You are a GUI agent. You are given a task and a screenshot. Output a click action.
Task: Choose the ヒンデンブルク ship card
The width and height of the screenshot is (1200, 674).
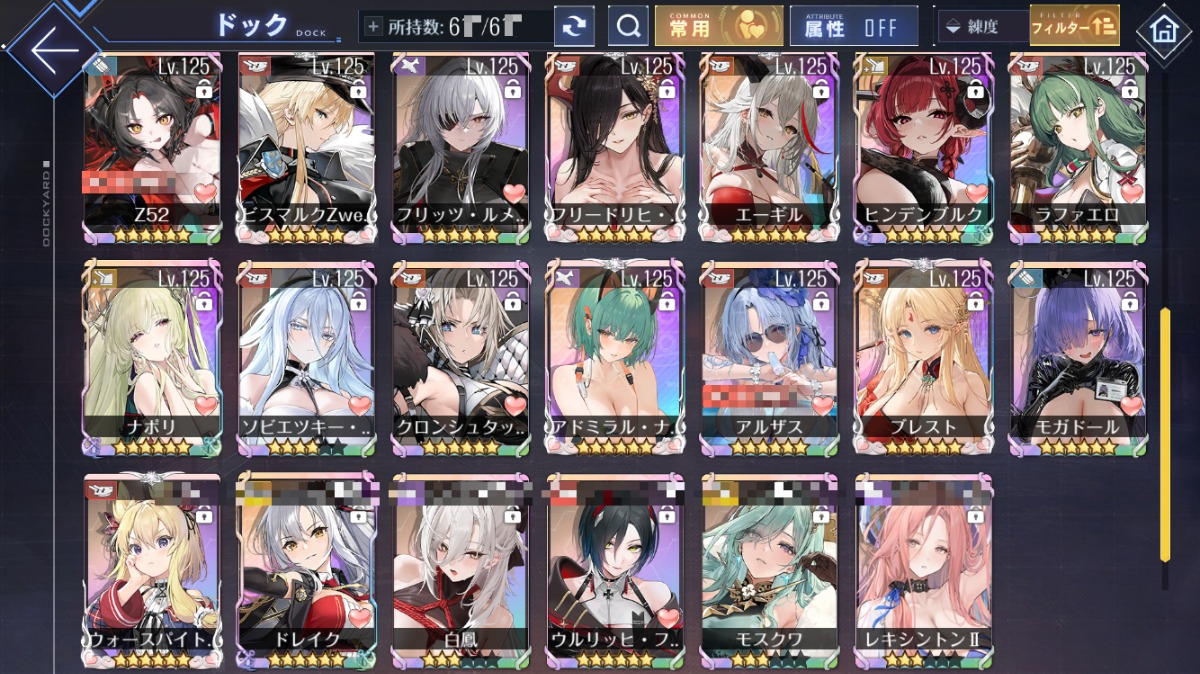point(922,150)
